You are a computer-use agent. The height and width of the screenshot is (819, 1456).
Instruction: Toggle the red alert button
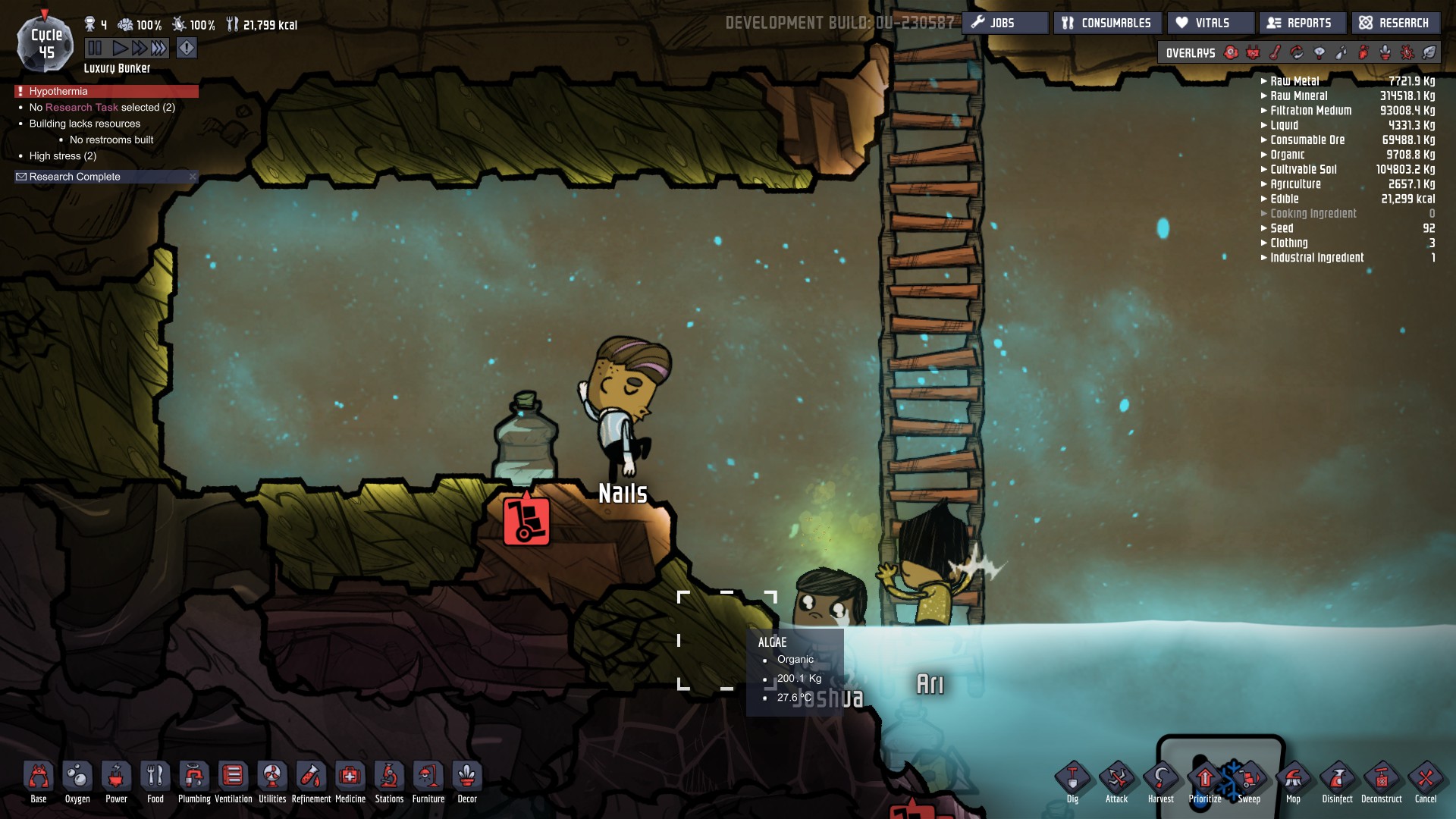click(x=187, y=49)
